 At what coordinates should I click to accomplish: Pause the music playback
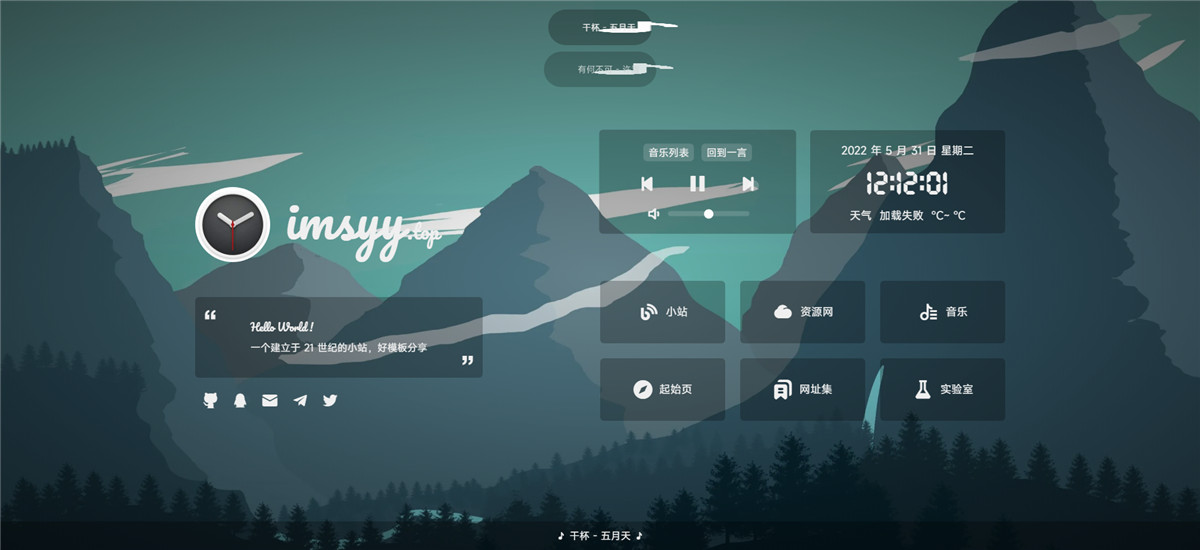[x=697, y=184]
